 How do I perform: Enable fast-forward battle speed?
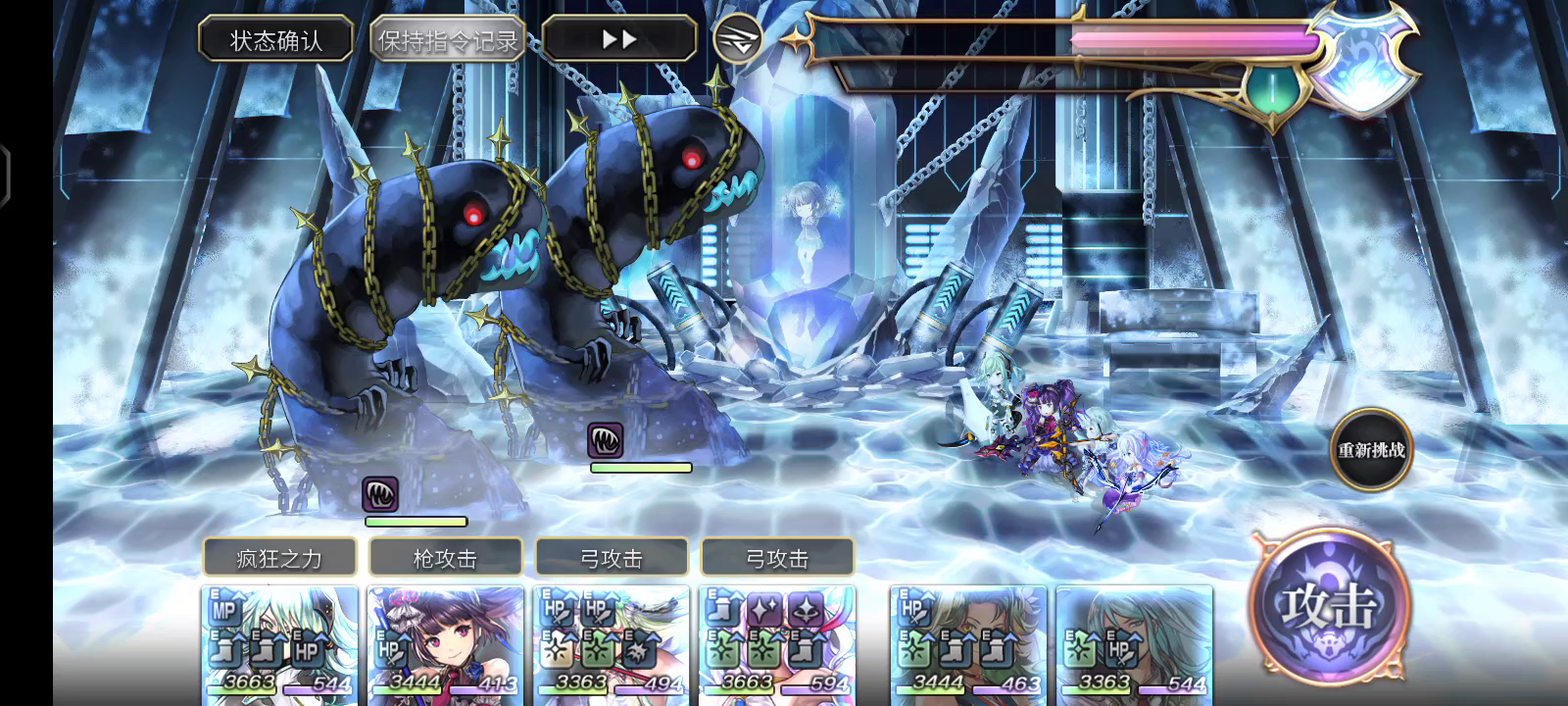[x=619, y=37]
